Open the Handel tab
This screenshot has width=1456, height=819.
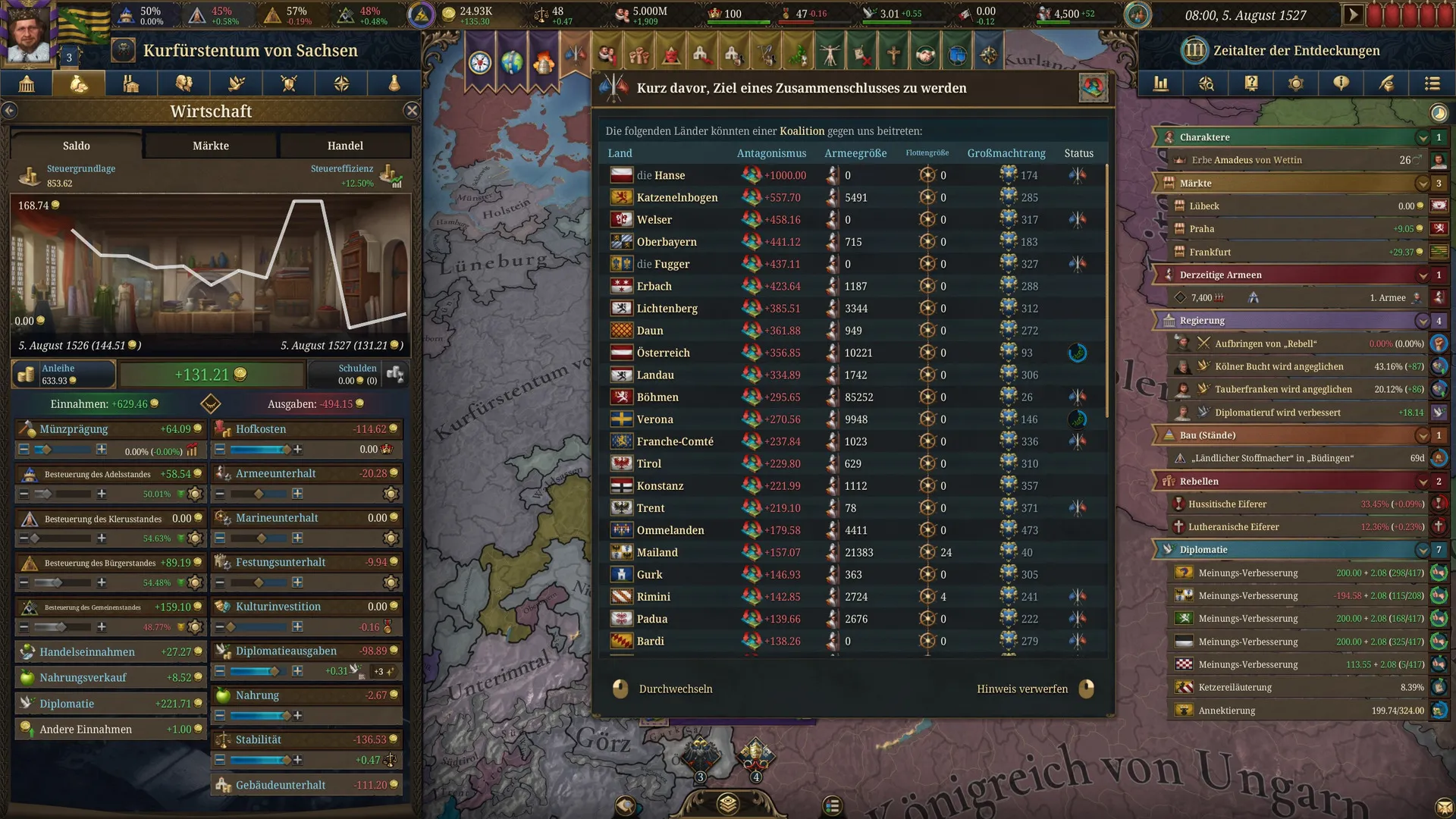point(345,146)
